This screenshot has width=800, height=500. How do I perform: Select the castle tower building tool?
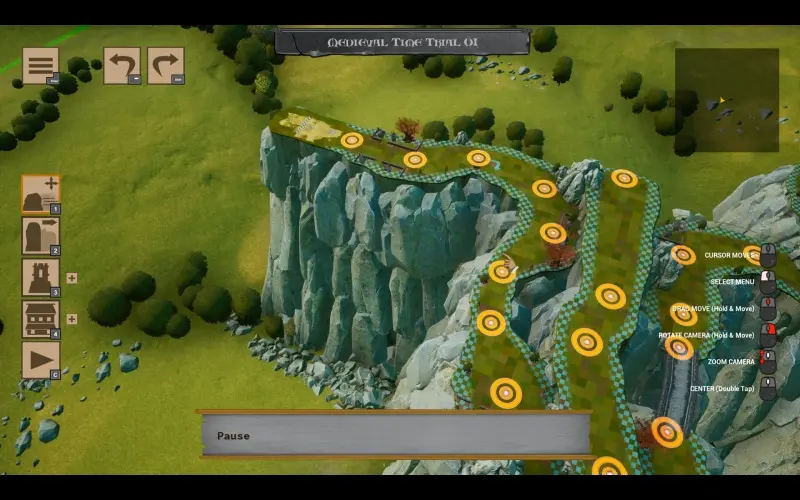40,277
